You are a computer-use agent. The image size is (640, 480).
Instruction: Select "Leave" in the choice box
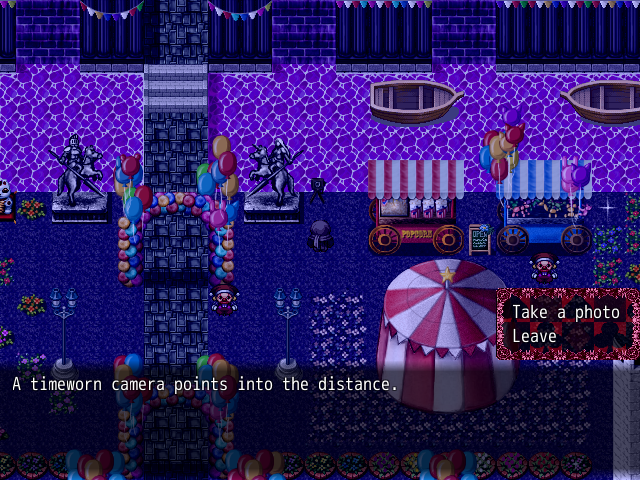[535, 336]
